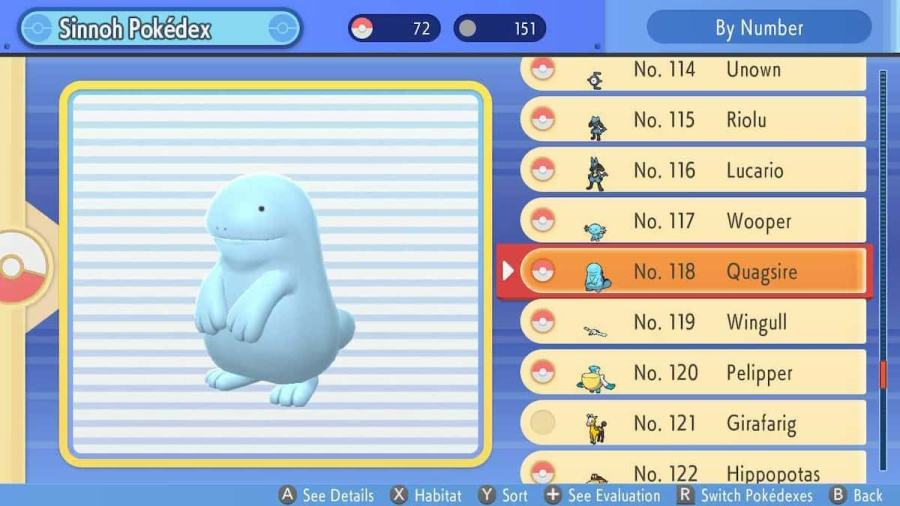Viewport: 900px width, 506px height.
Task: Select the No. 121 Girafarig entry
Action: 693,423
